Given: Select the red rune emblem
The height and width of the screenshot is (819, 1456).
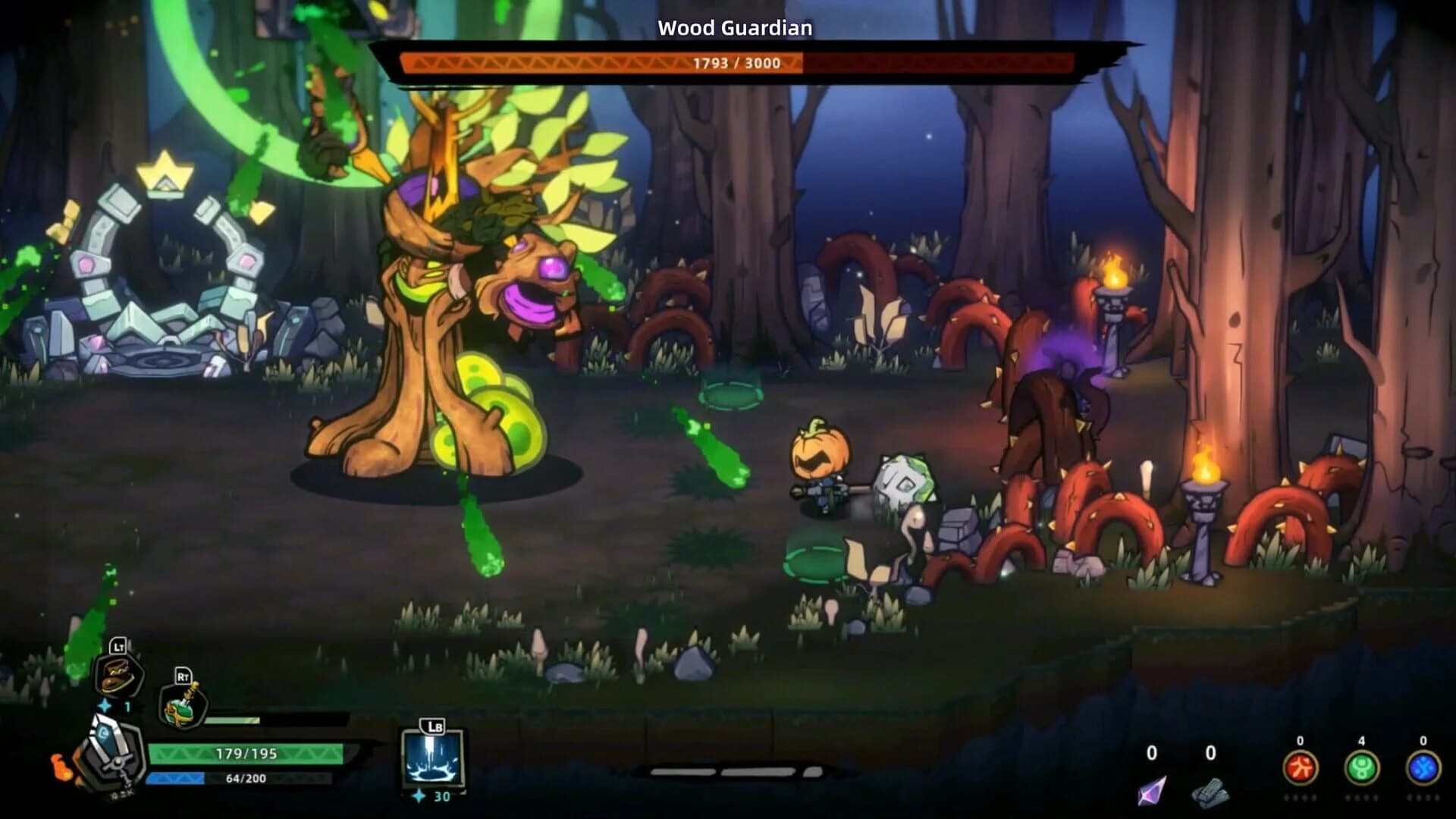Looking at the screenshot, I should point(1300,769).
